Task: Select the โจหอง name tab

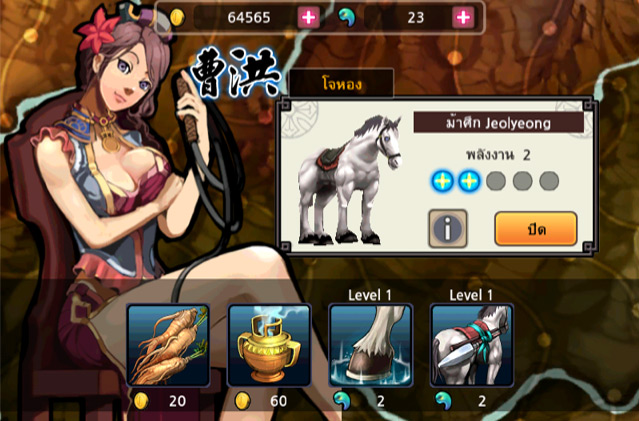Action: coord(342,86)
